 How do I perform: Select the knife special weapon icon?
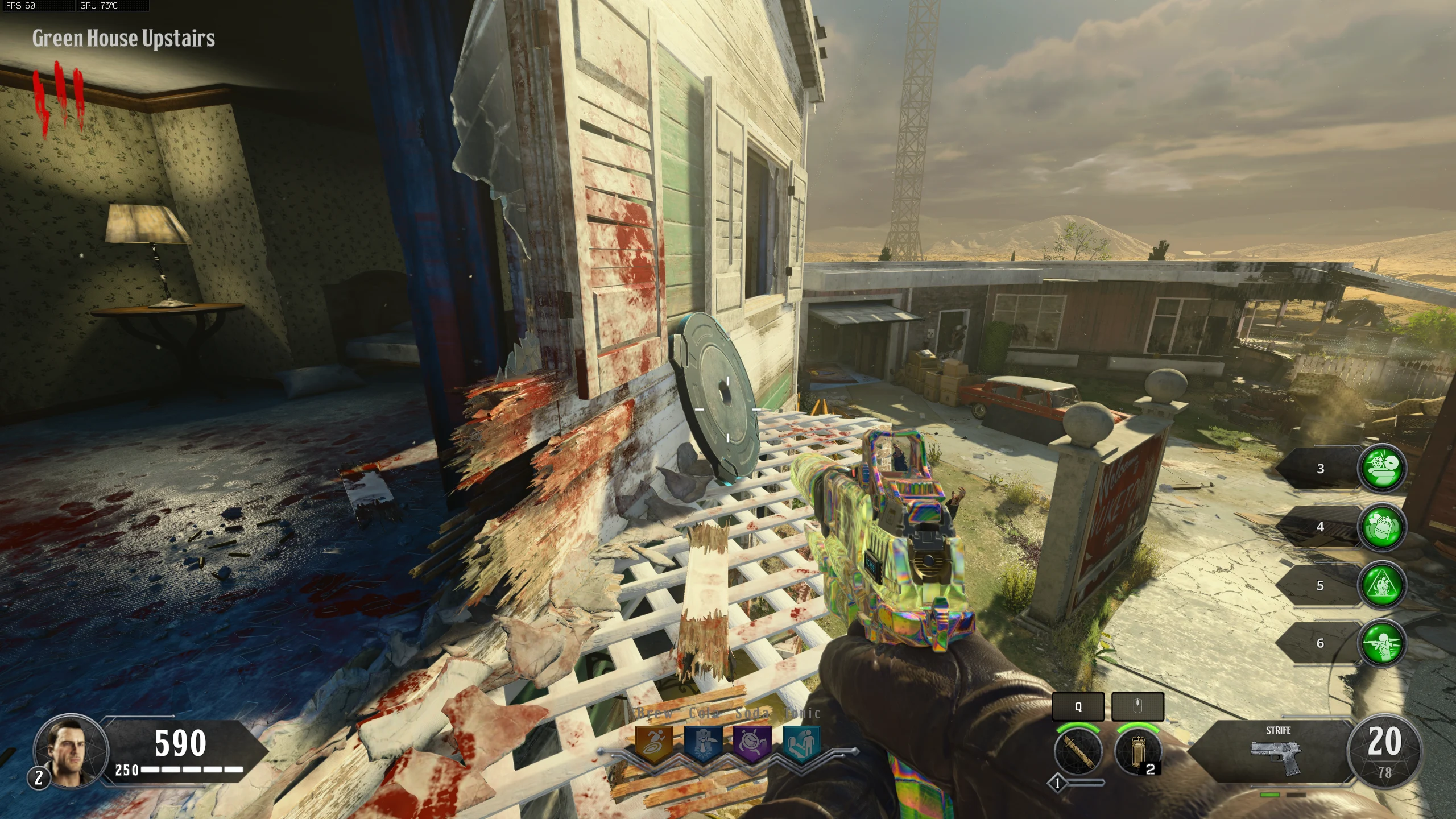pyautogui.click(x=1078, y=751)
